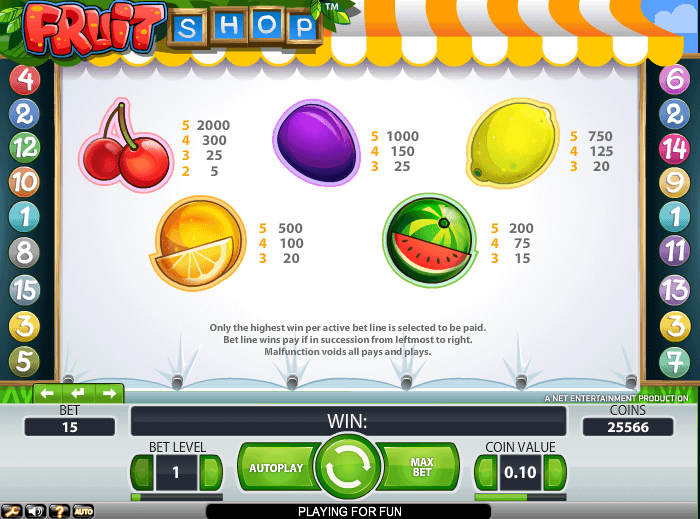Select bet line 12 green badge

23,148
